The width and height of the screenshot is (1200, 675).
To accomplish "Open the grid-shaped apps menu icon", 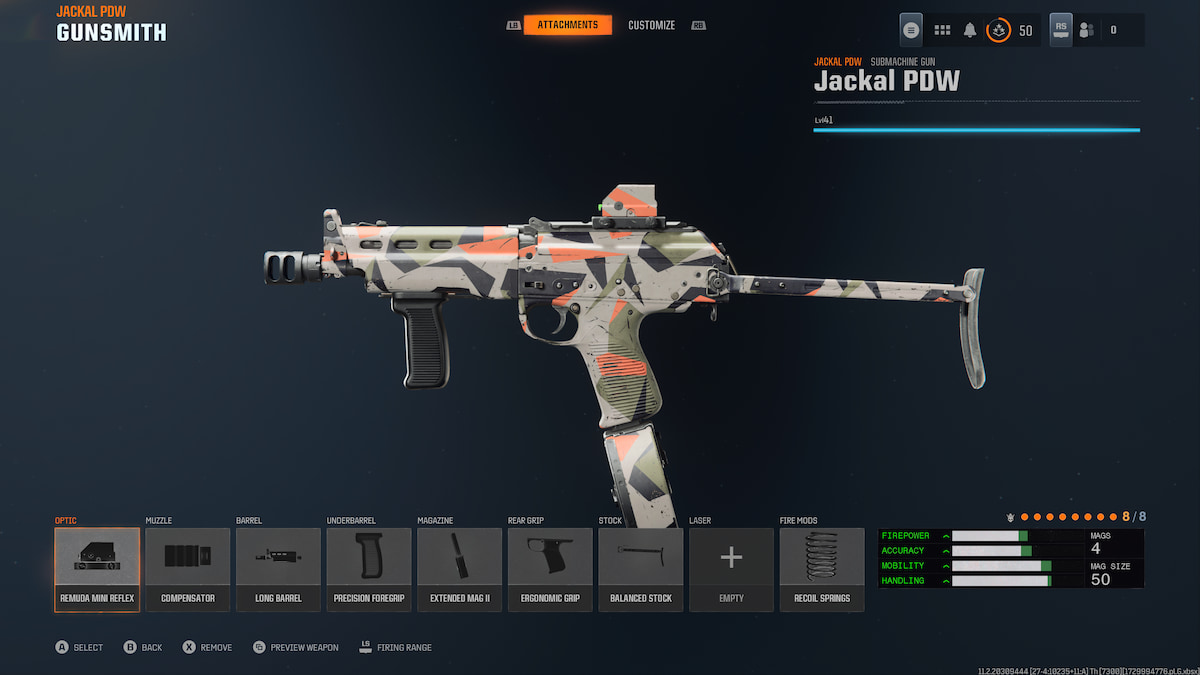I will tap(942, 30).
